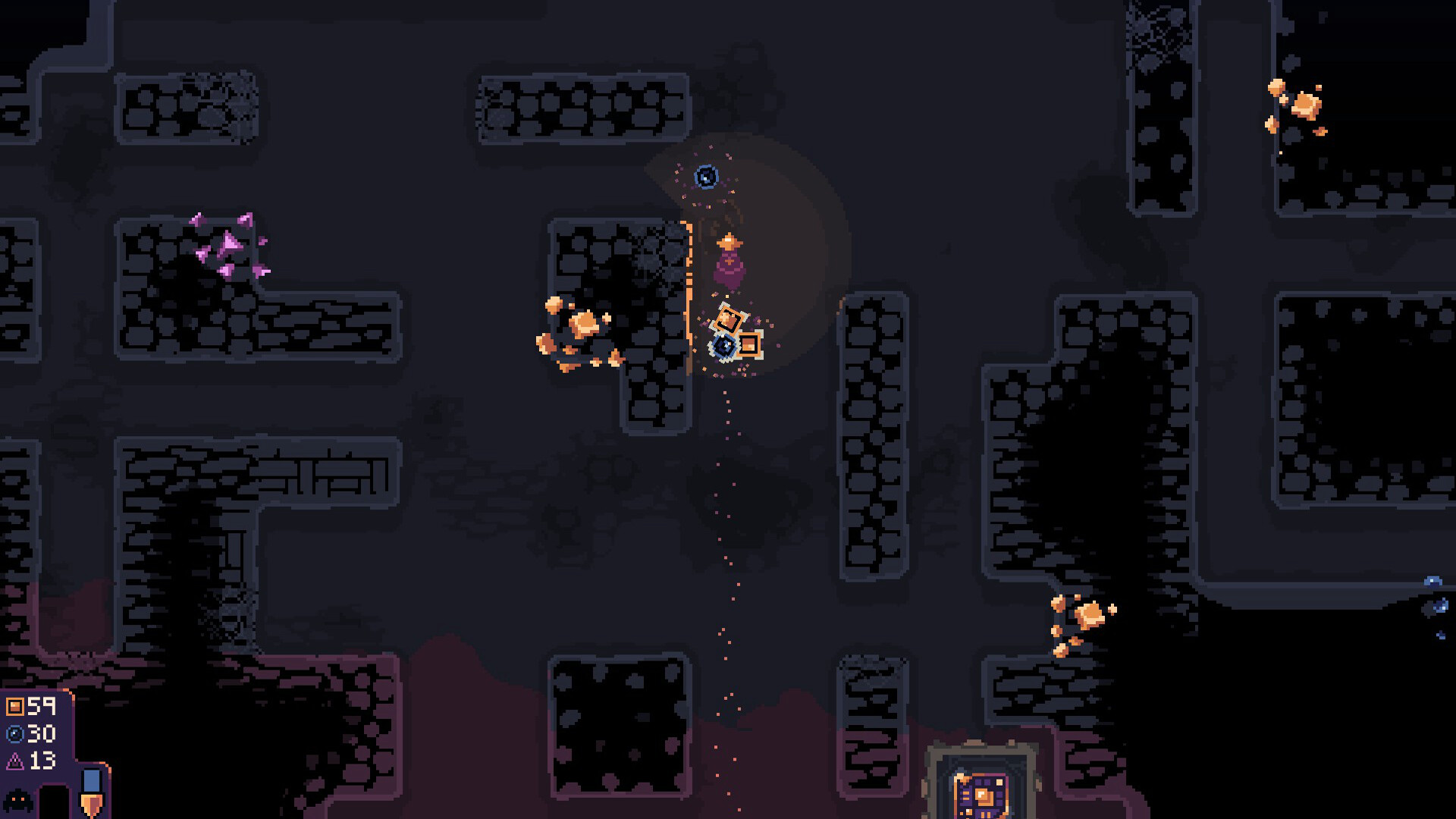Click the water counter icon showing 30
The height and width of the screenshot is (819, 1456).
coord(16,733)
